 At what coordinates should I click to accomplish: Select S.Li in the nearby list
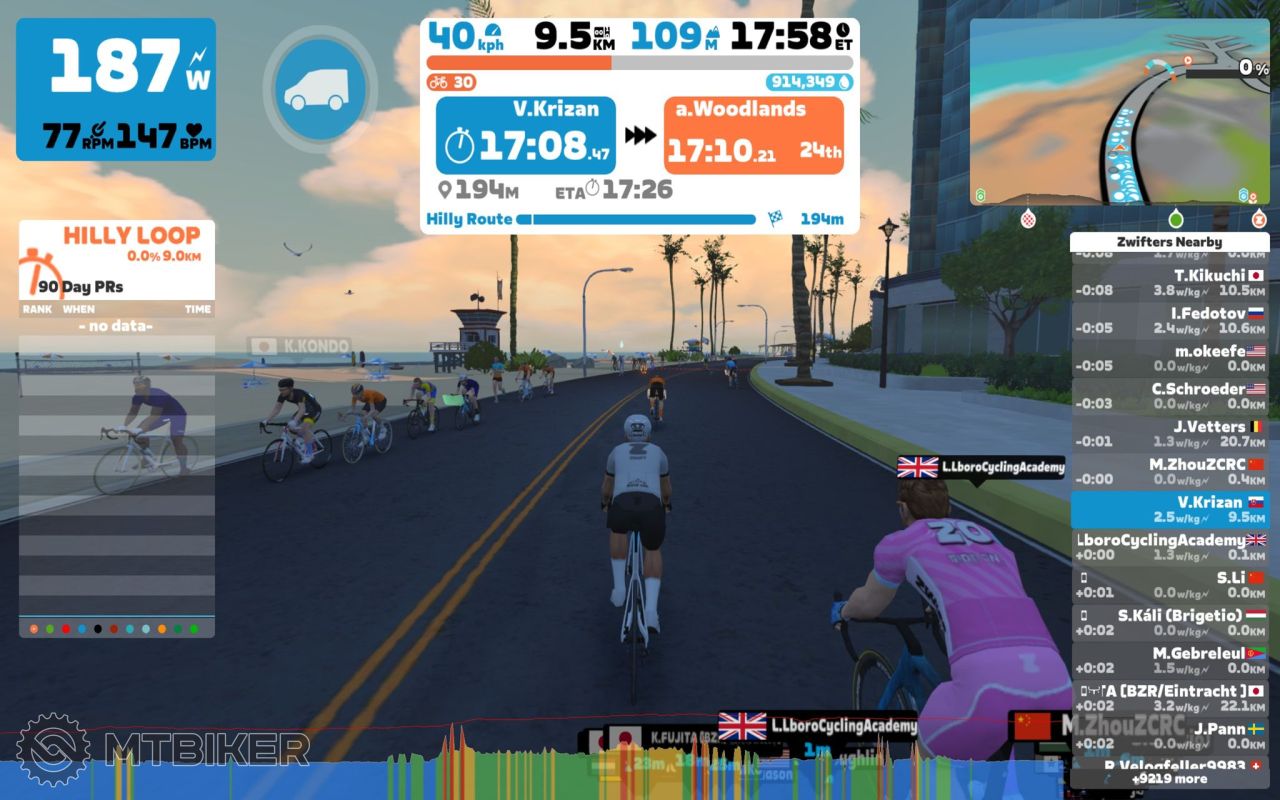[x=1169, y=585]
